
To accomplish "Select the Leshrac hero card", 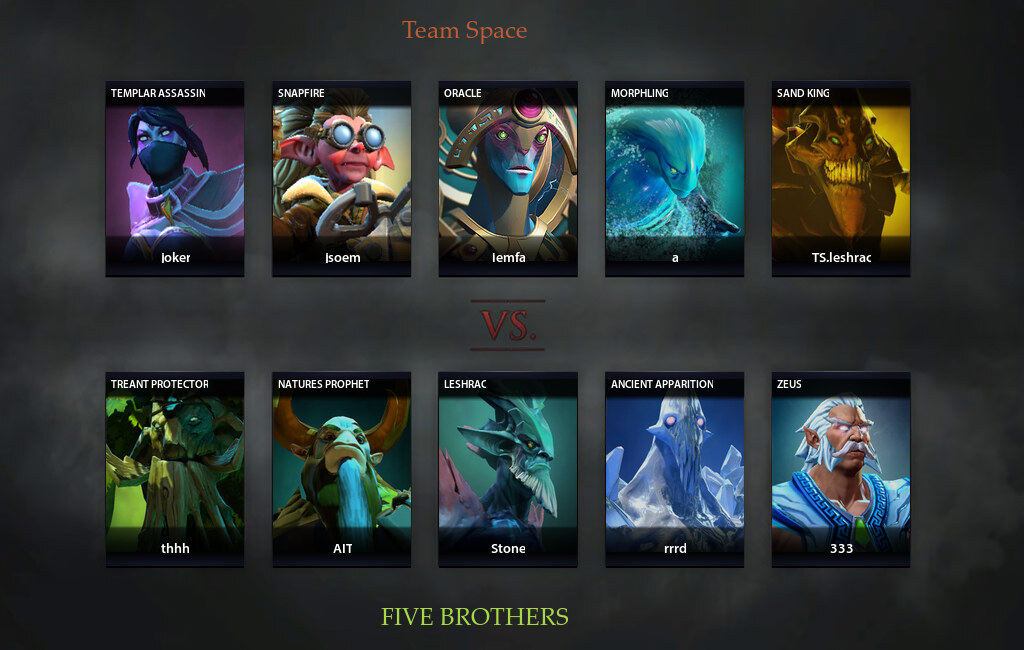I will pos(508,469).
